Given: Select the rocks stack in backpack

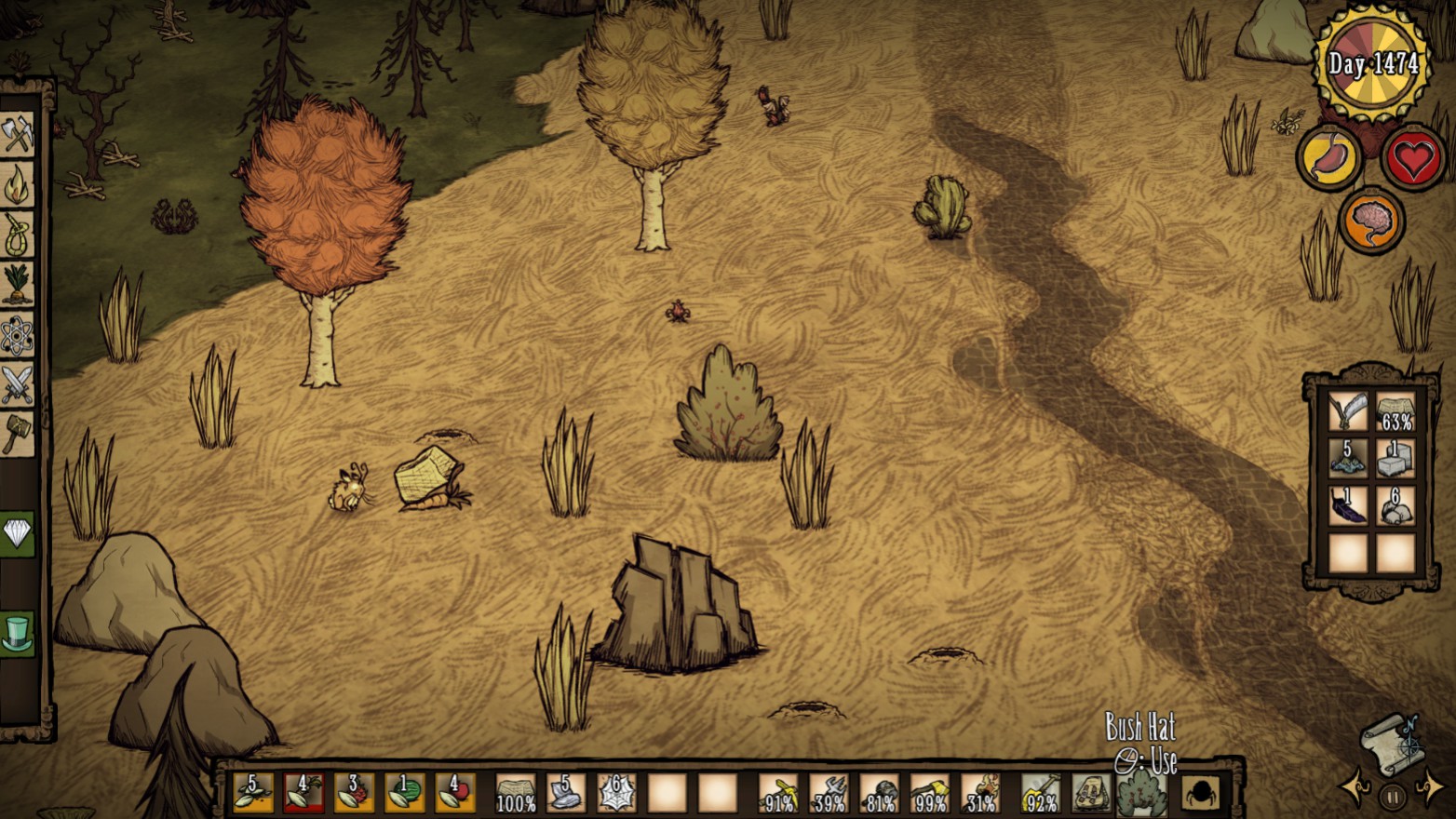Looking at the screenshot, I should coord(1395,506).
